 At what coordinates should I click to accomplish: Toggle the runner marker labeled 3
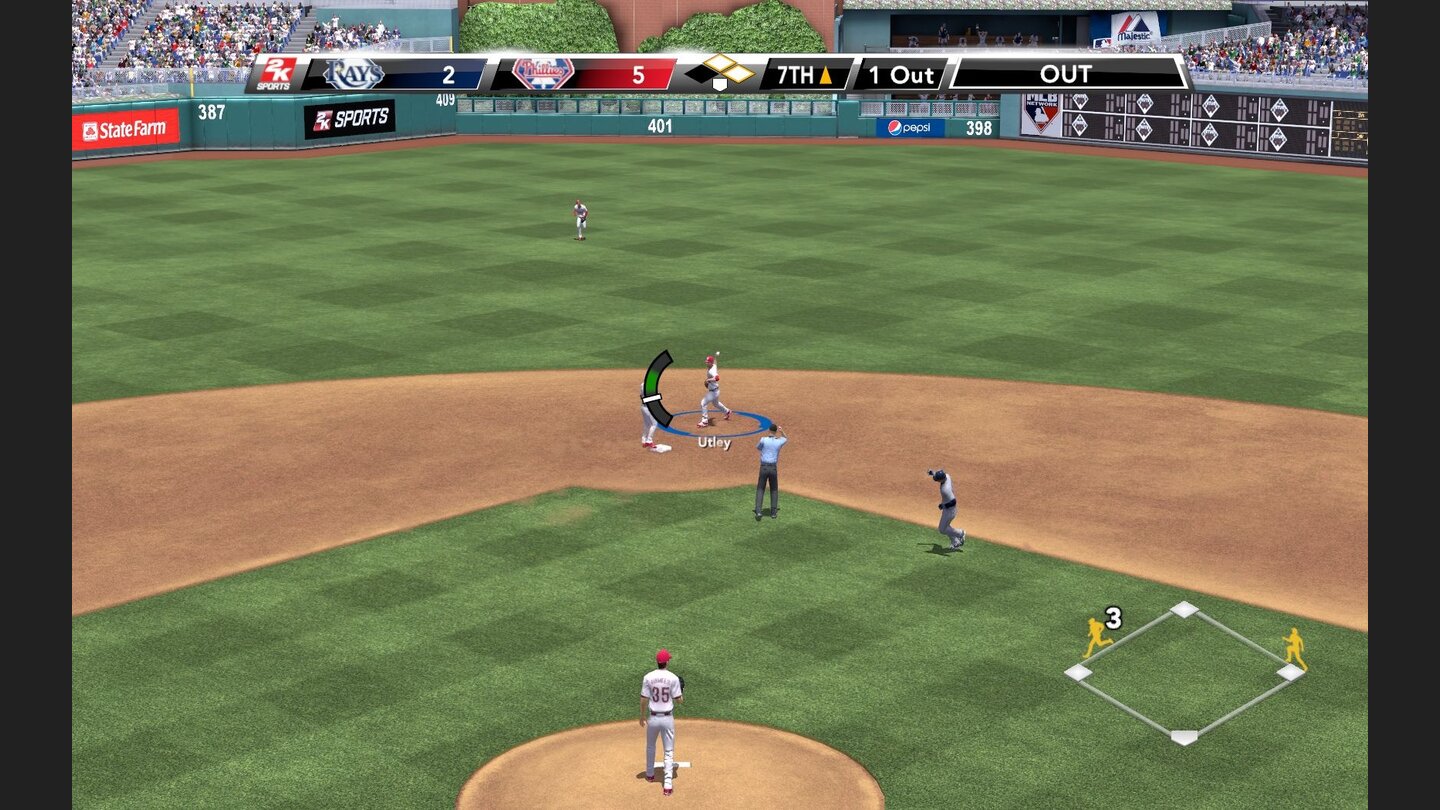1114,617
